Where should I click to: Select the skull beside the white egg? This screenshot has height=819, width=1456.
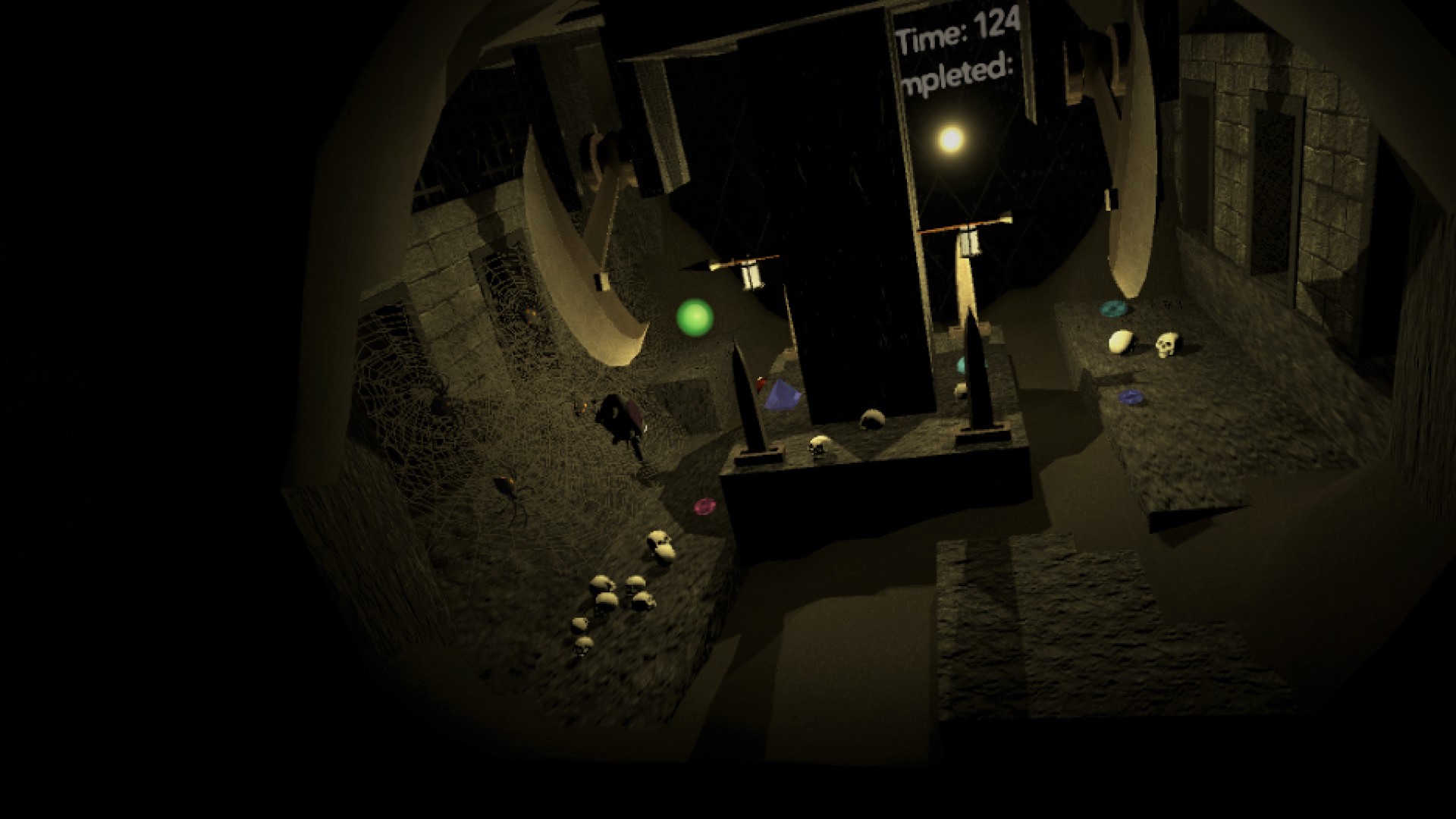coord(1166,345)
